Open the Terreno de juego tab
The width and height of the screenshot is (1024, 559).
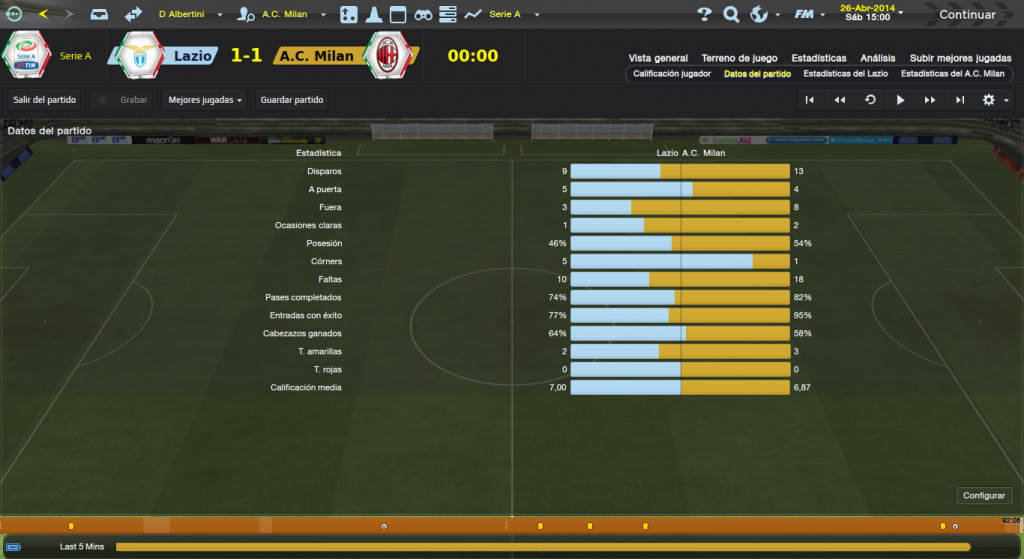click(x=739, y=58)
